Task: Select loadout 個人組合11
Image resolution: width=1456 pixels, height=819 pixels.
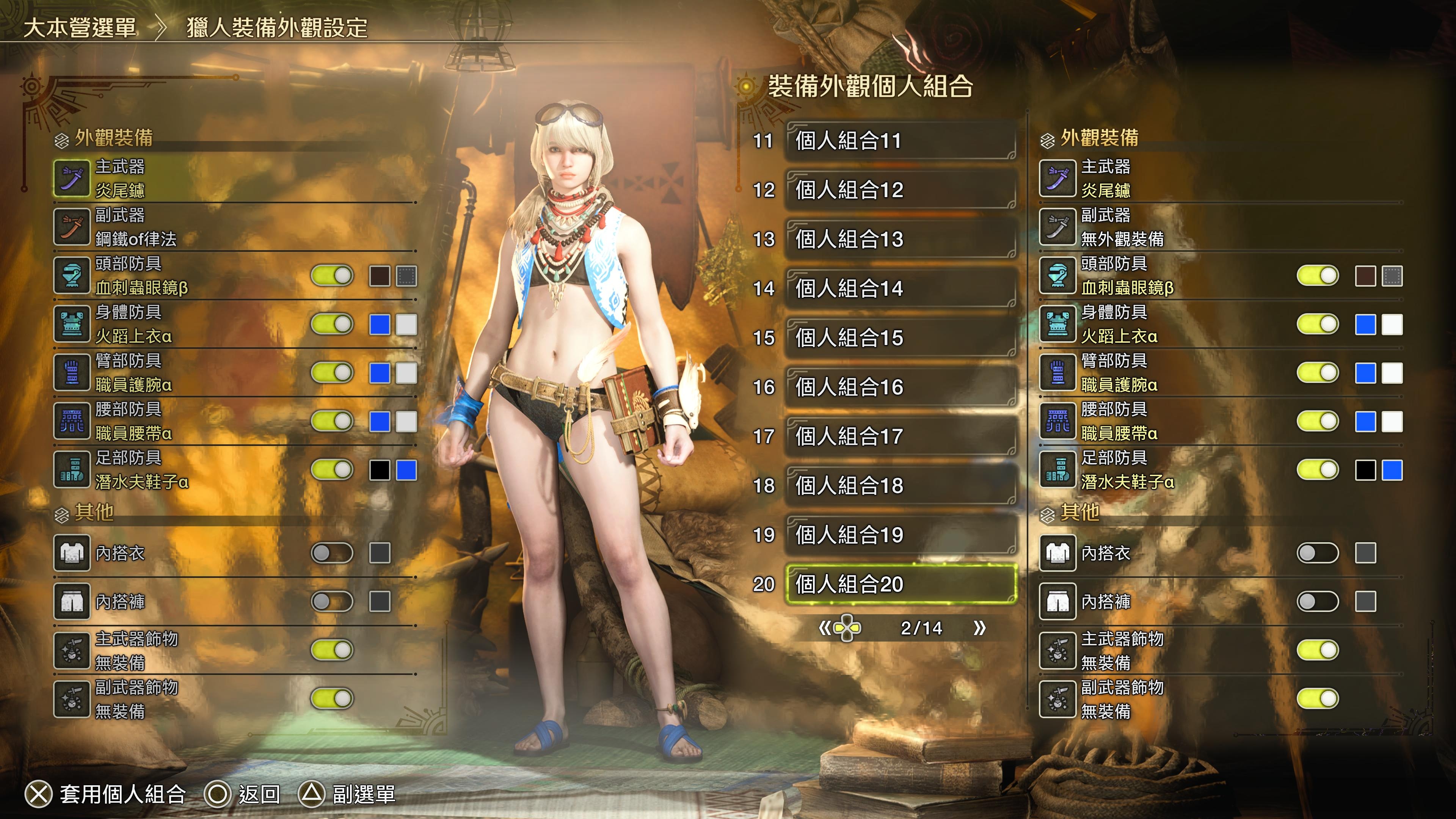Action: [x=901, y=141]
